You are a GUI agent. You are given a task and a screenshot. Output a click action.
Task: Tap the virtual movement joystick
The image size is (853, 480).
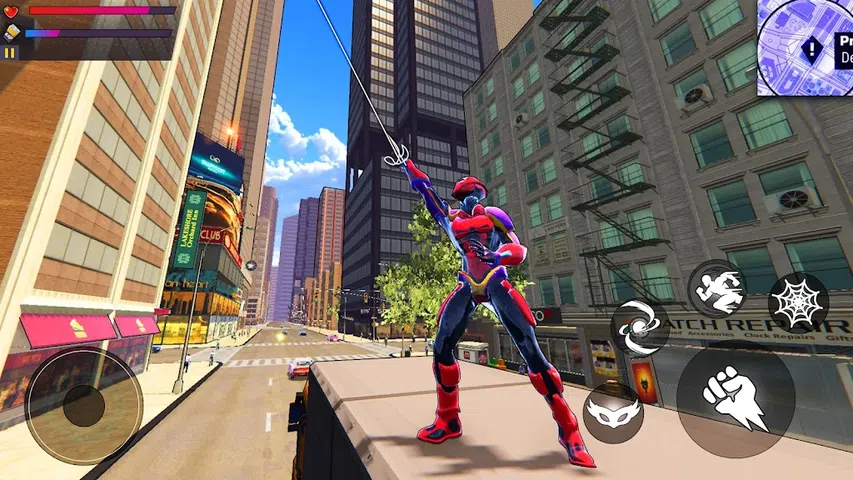[x=84, y=404]
